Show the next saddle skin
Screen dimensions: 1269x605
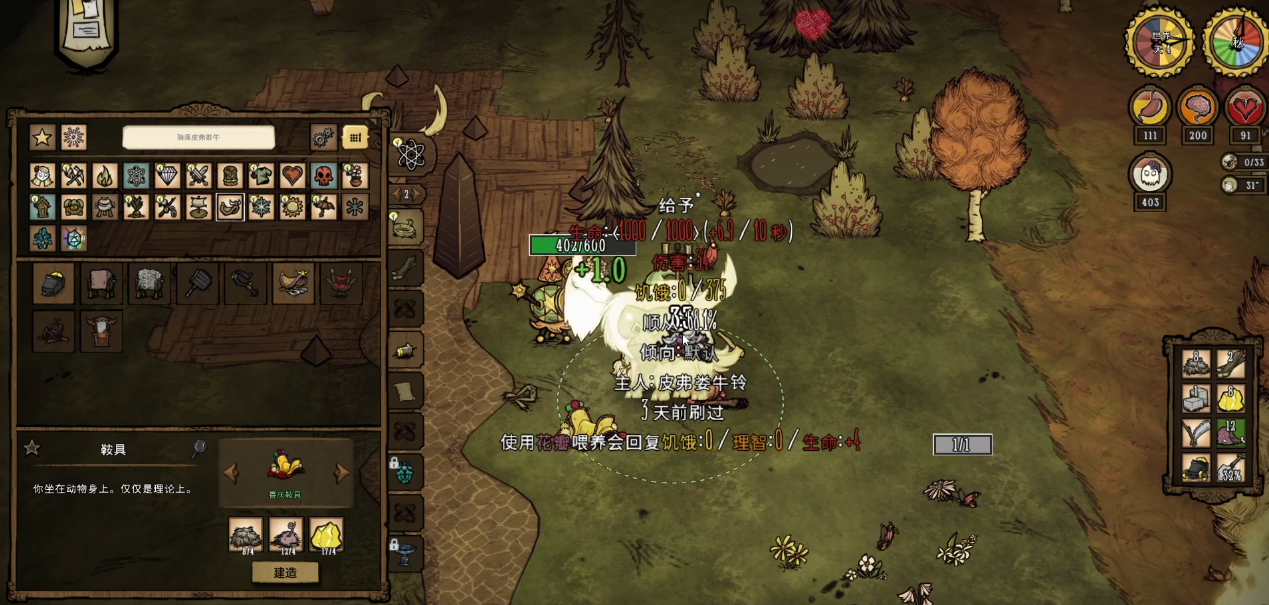tap(342, 472)
